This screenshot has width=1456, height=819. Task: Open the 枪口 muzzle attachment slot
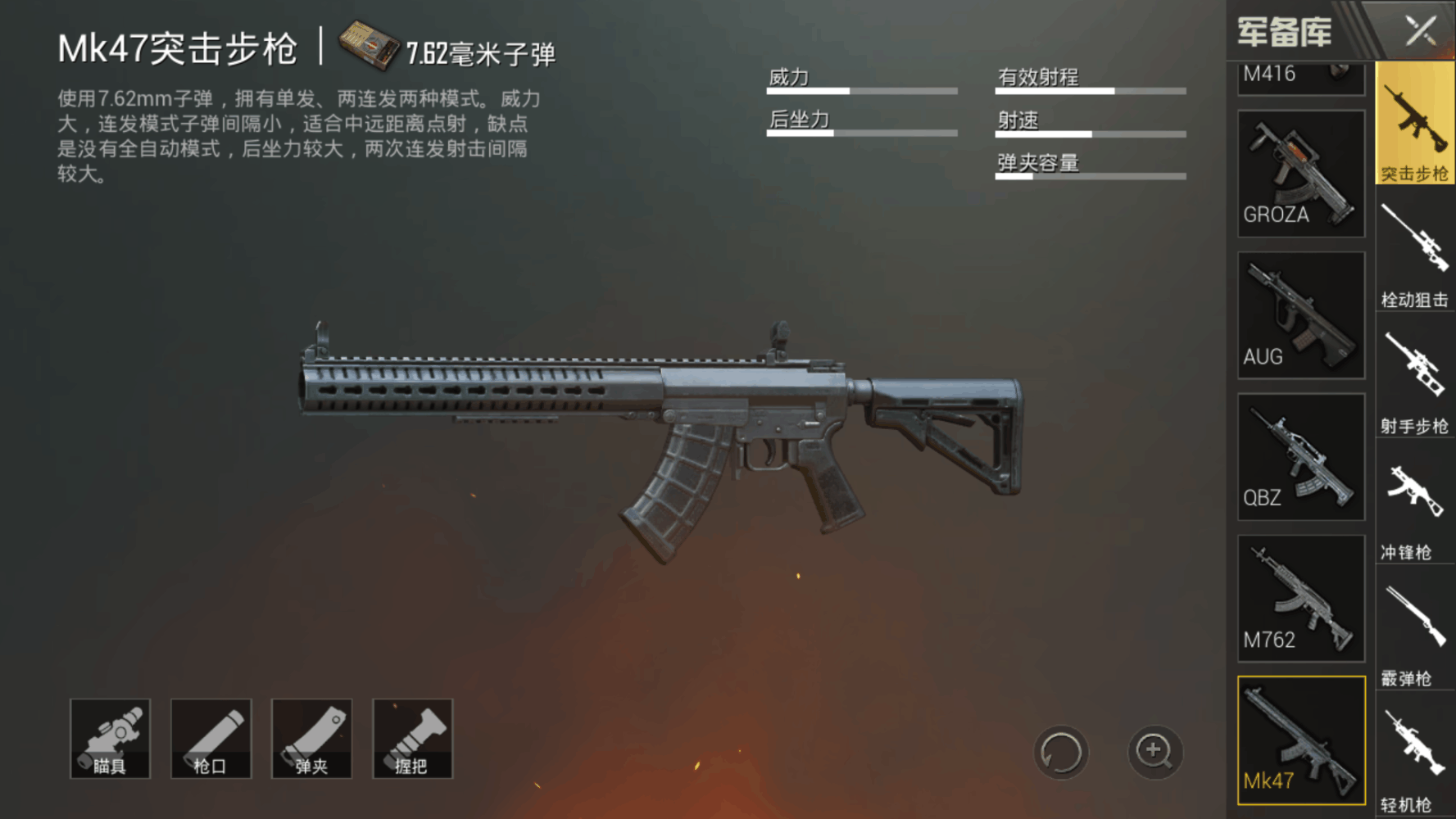211,737
